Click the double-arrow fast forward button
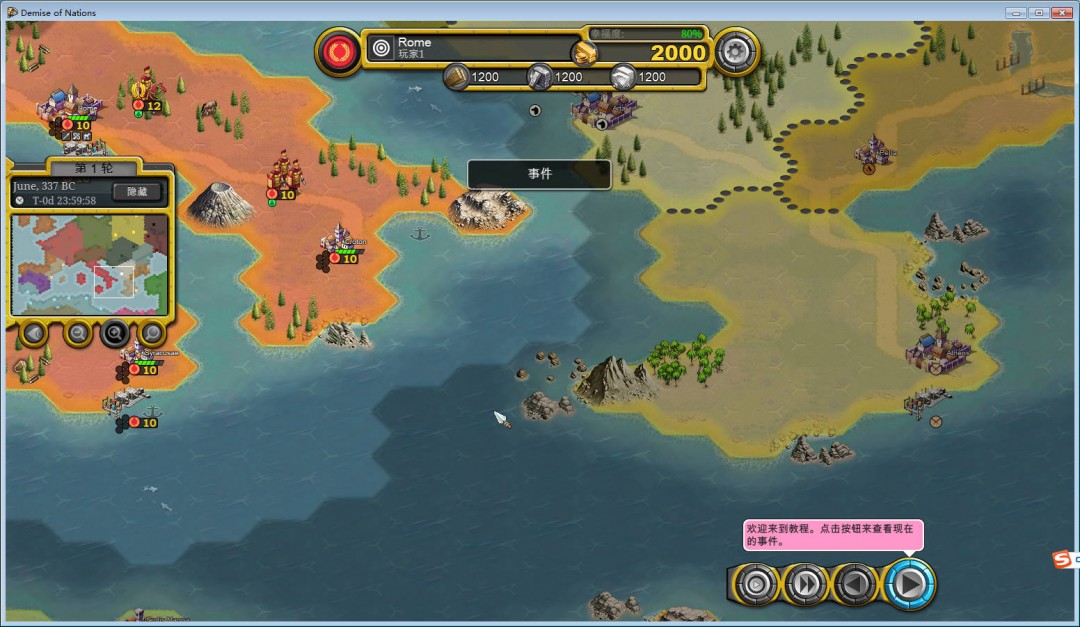The height and width of the screenshot is (627, 1080). click(x=806, y=584)
